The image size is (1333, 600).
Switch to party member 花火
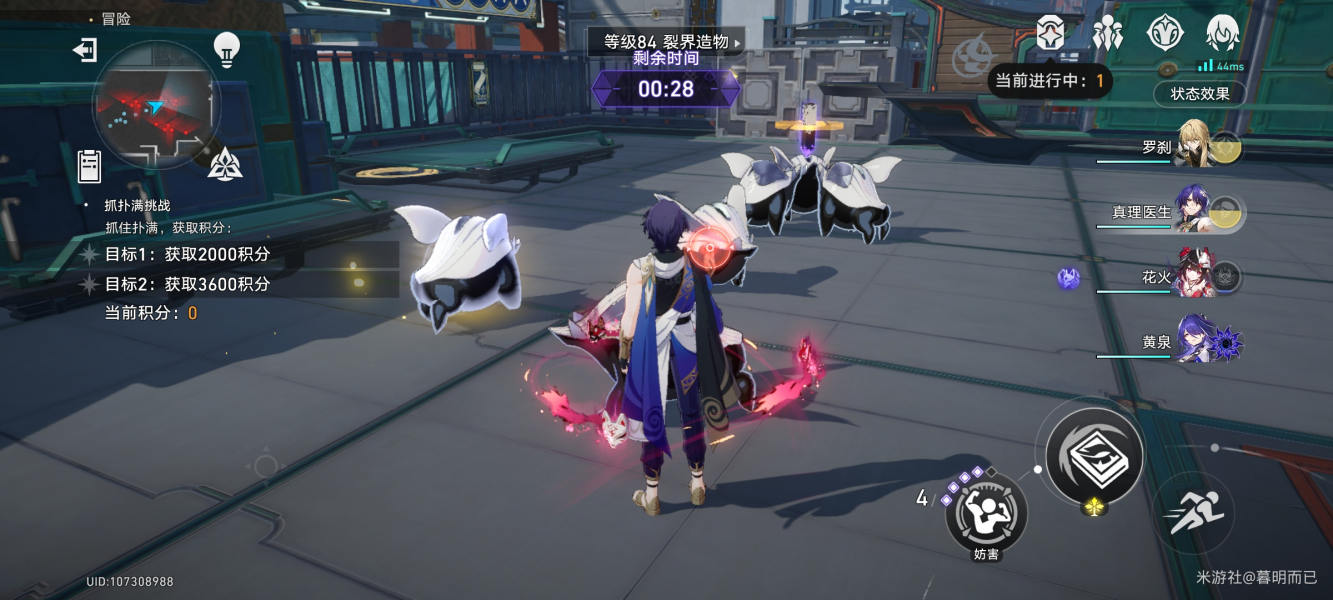click(x=1193, y=275)
